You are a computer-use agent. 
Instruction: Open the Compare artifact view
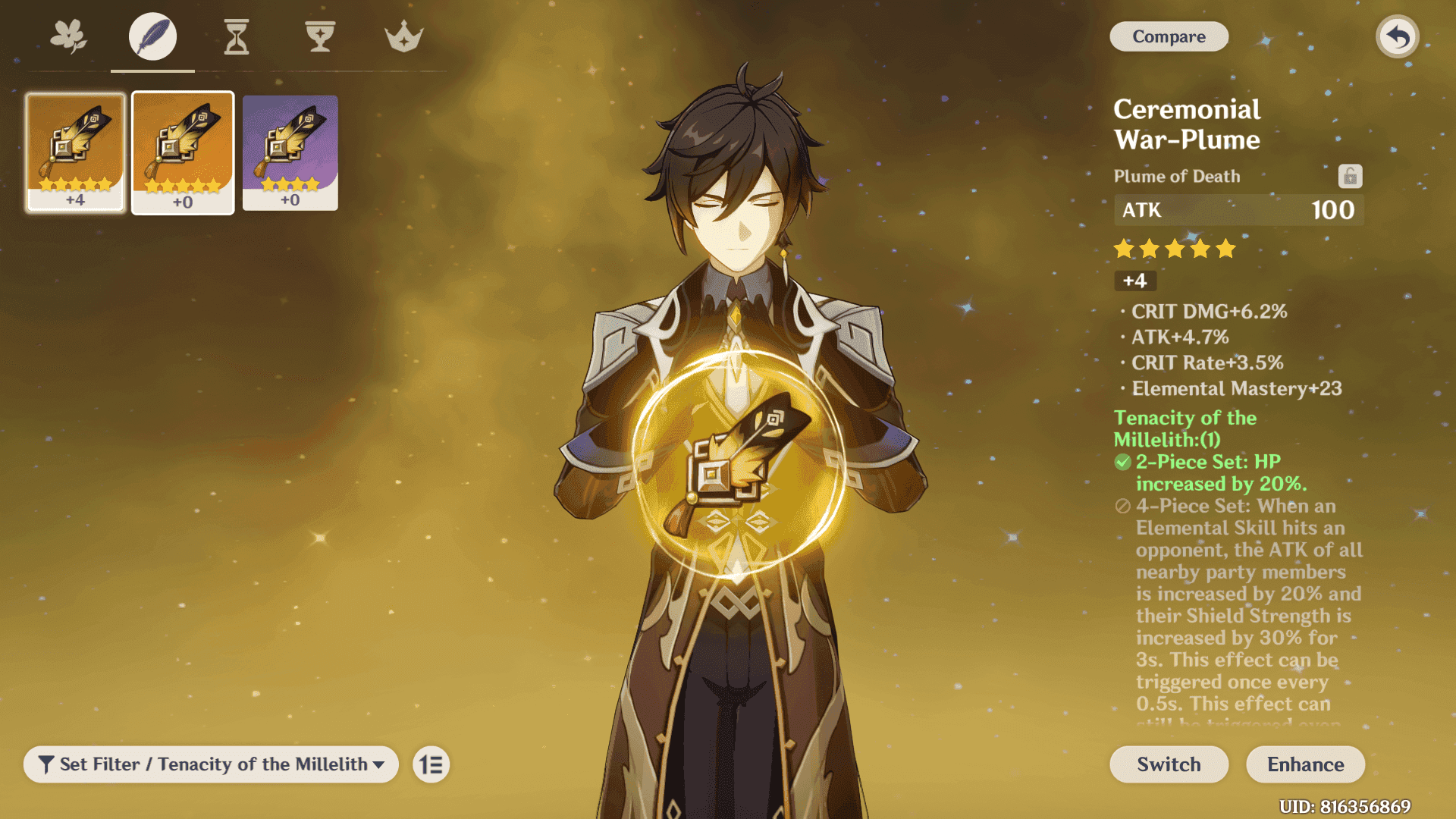1169,36
